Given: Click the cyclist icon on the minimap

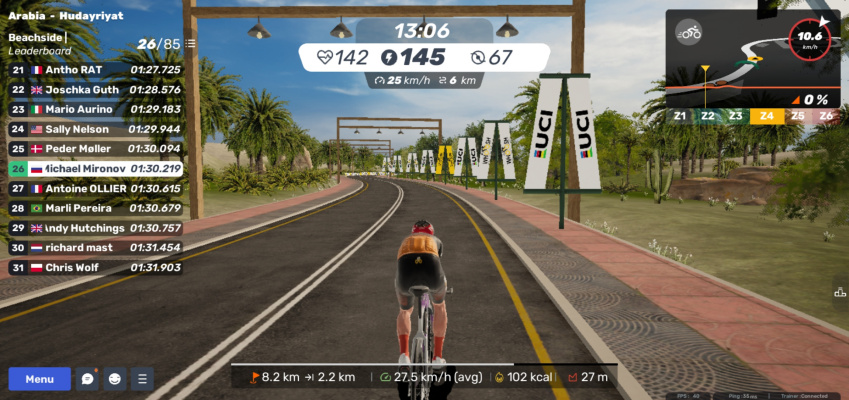Looking at the screenshot, I should click(688, 33).
